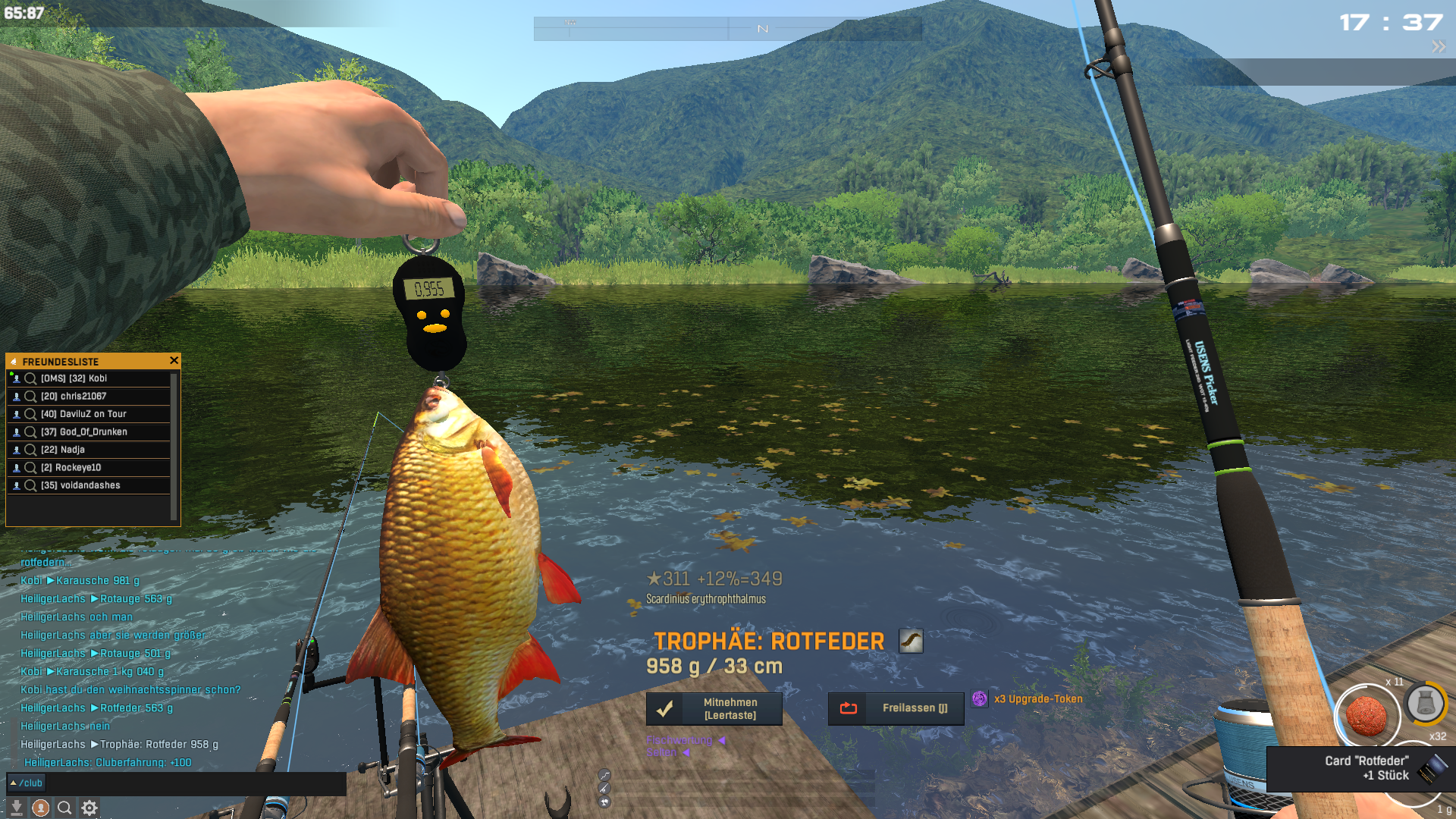This screenshot has width=1456, height=819.
Task: Keep the fish with the Mitnehmen button
Action: 714,709
